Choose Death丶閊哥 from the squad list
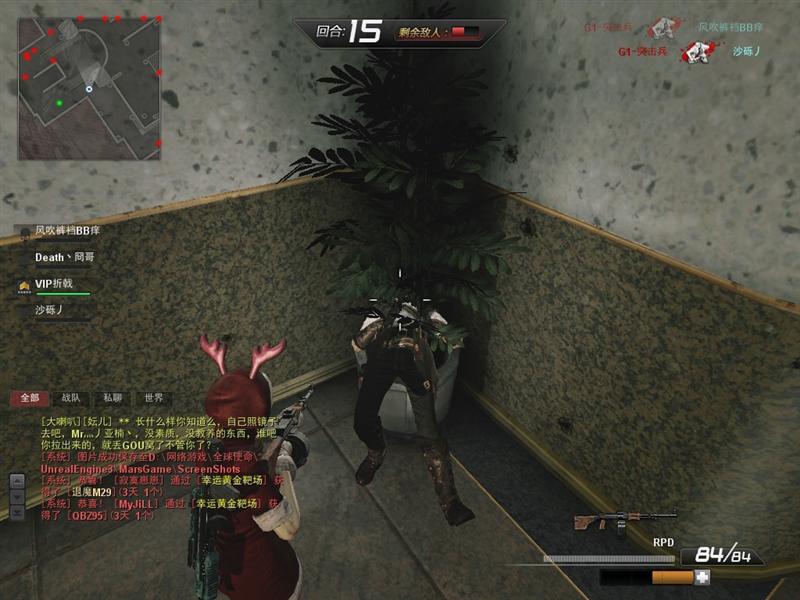This screenshot has height=600, width=800. coord(64,257)
